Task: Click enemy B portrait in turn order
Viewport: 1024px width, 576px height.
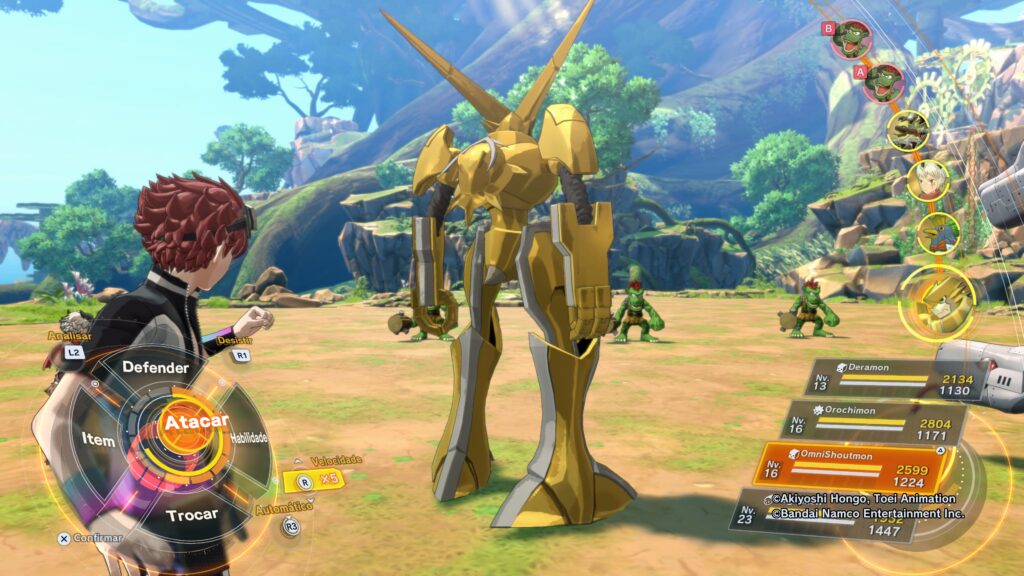Action: point(851,40)
